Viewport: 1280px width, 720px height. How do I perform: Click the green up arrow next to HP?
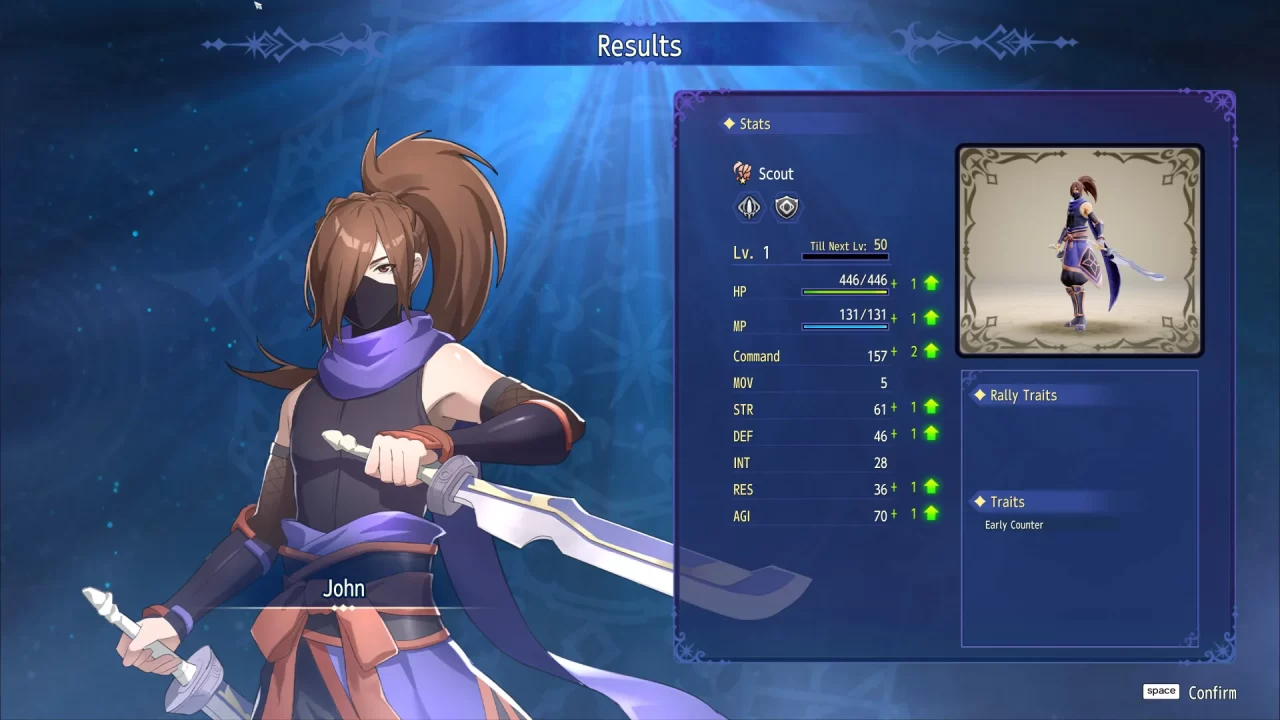click(x=929, y=283)
